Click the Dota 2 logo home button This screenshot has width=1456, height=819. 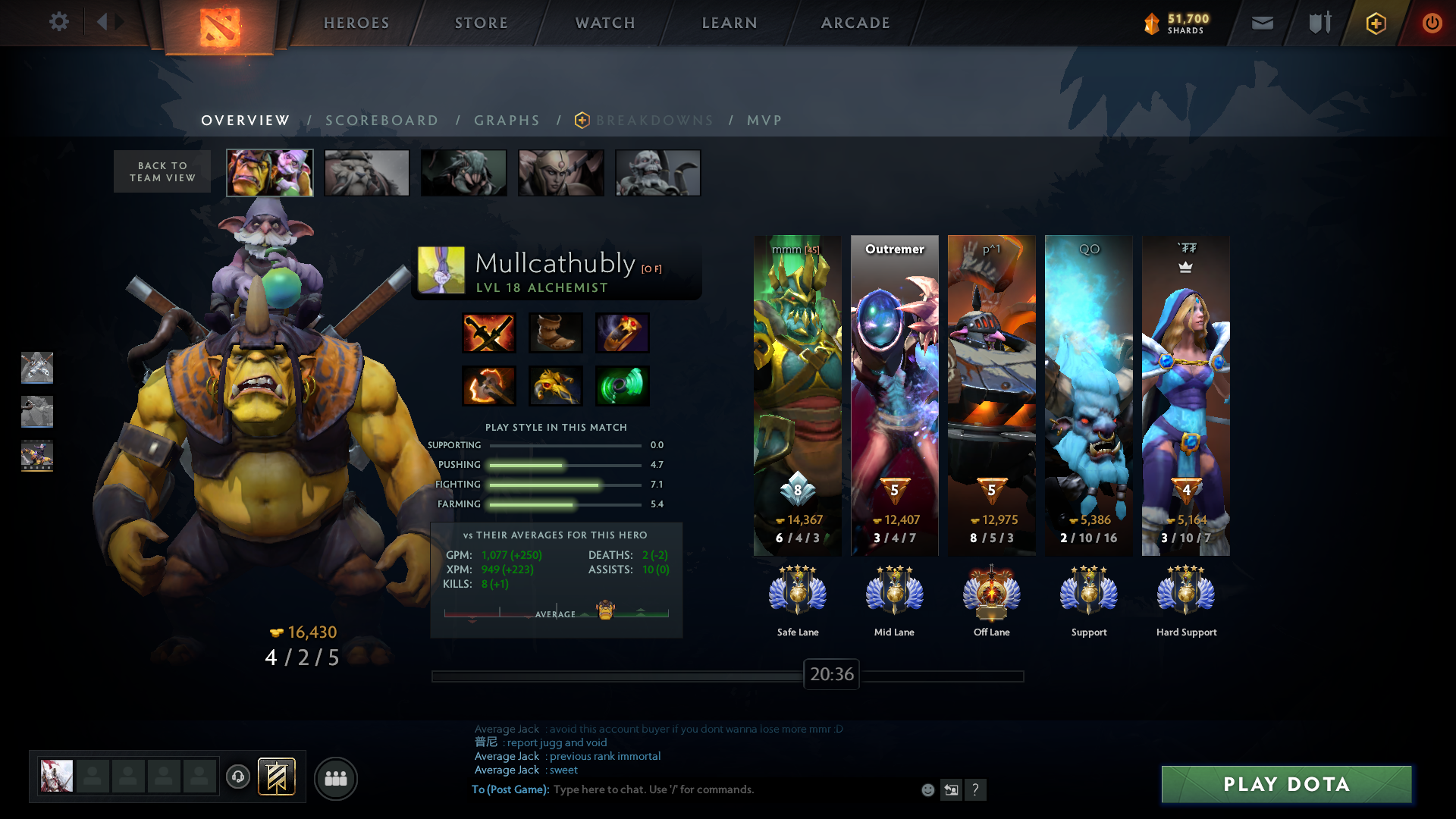point(220,27)
